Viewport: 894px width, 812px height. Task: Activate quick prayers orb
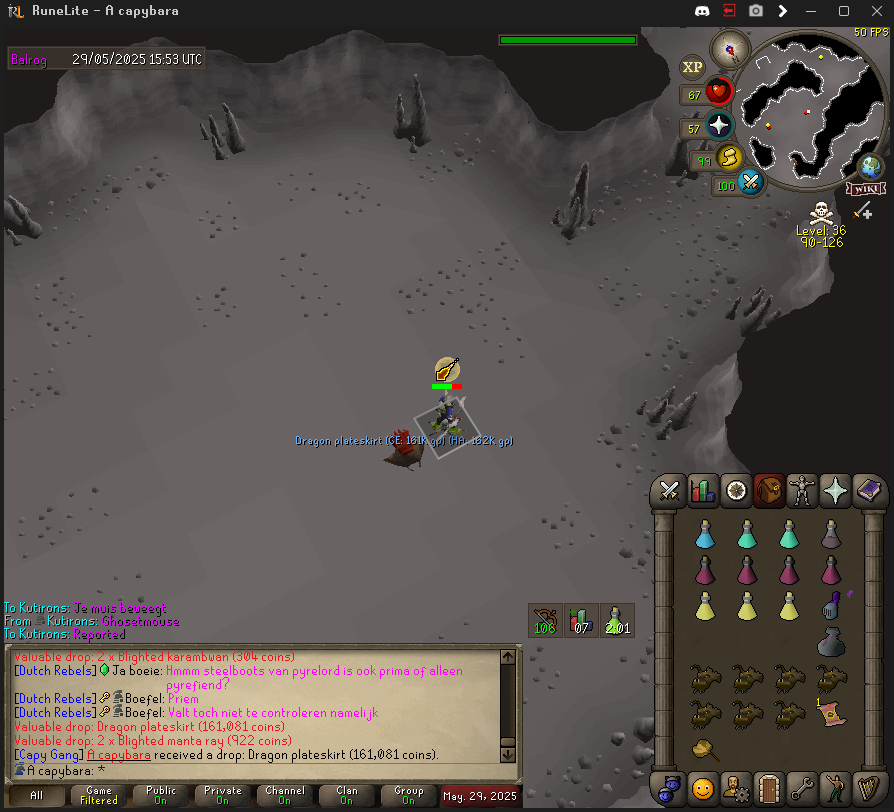tap(720, 127)
